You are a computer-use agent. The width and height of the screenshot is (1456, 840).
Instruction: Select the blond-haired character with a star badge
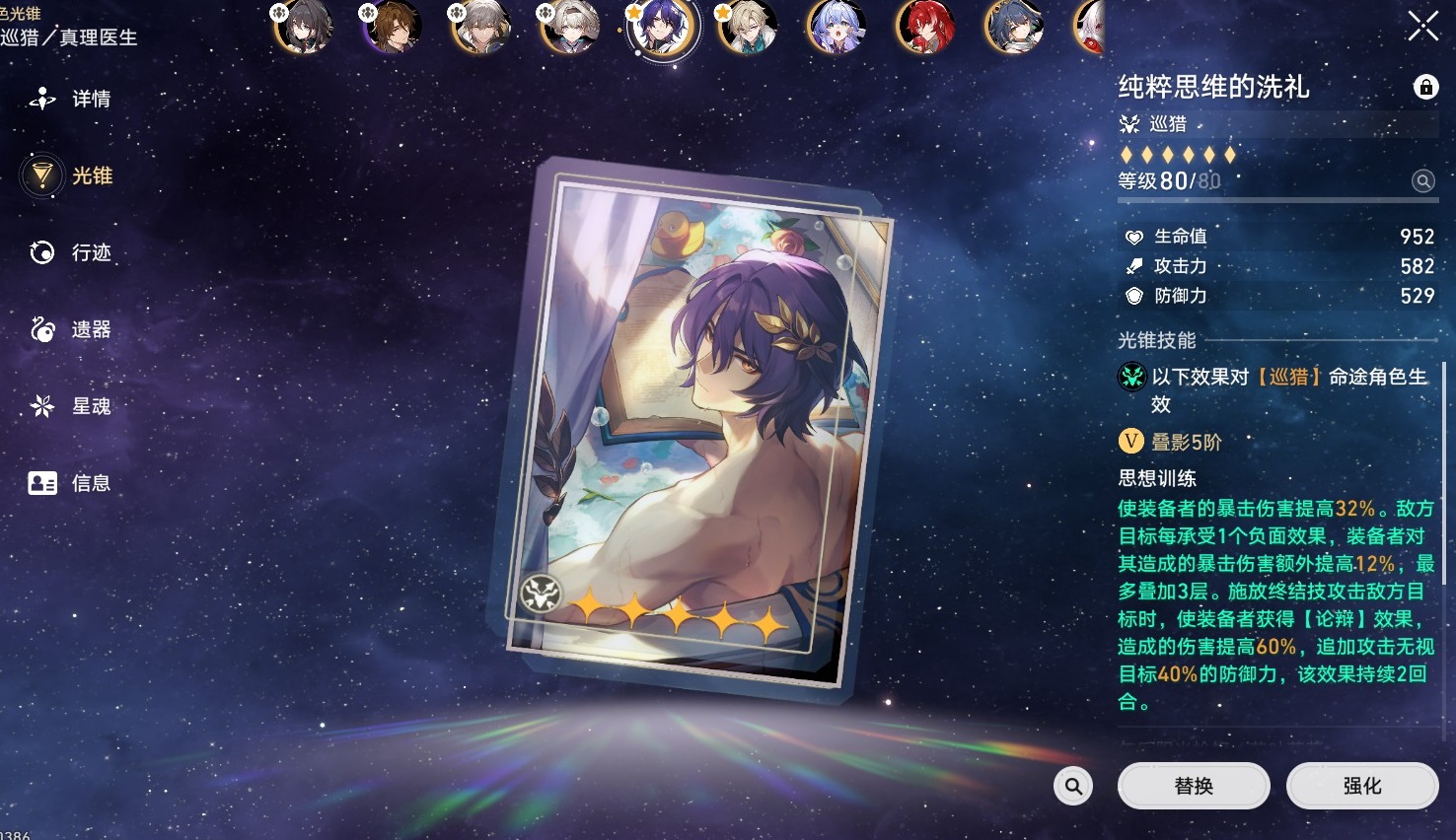(748, 27)
